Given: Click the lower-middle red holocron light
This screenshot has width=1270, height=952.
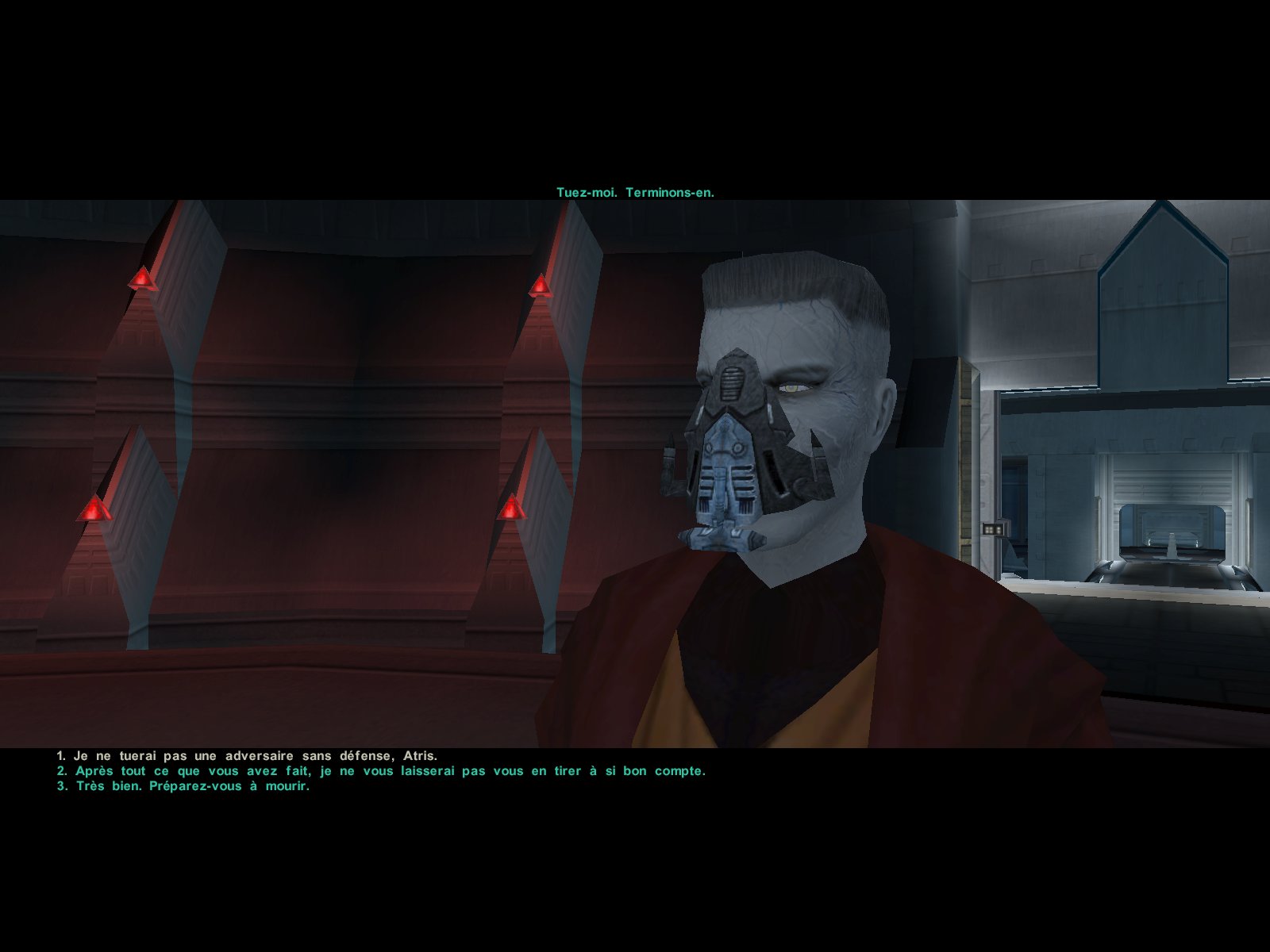Looking at the screenshot, I should (512, 508).
